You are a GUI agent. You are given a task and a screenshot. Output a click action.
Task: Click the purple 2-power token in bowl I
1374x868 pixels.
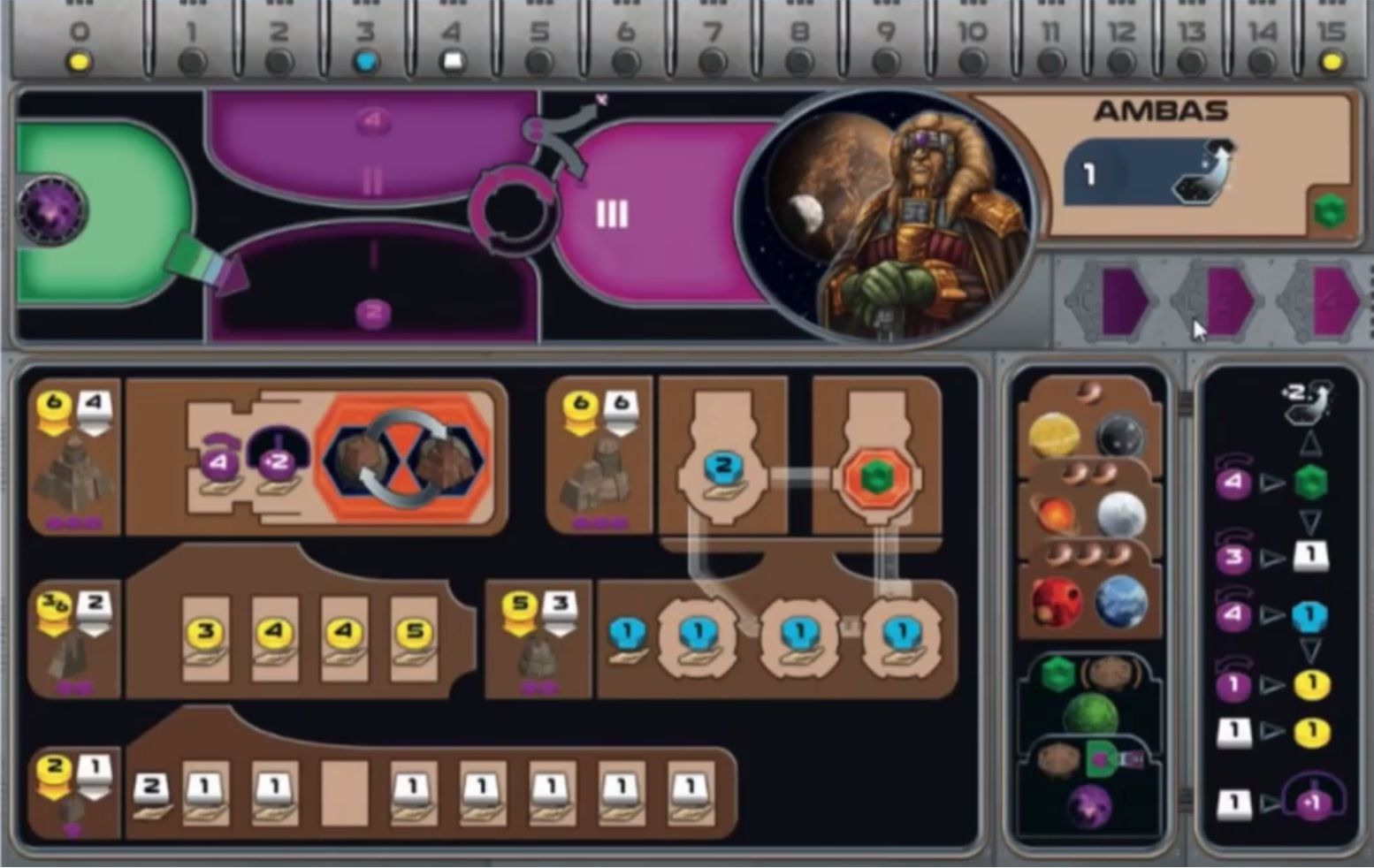pyautogui.click(x=372, y=311)
